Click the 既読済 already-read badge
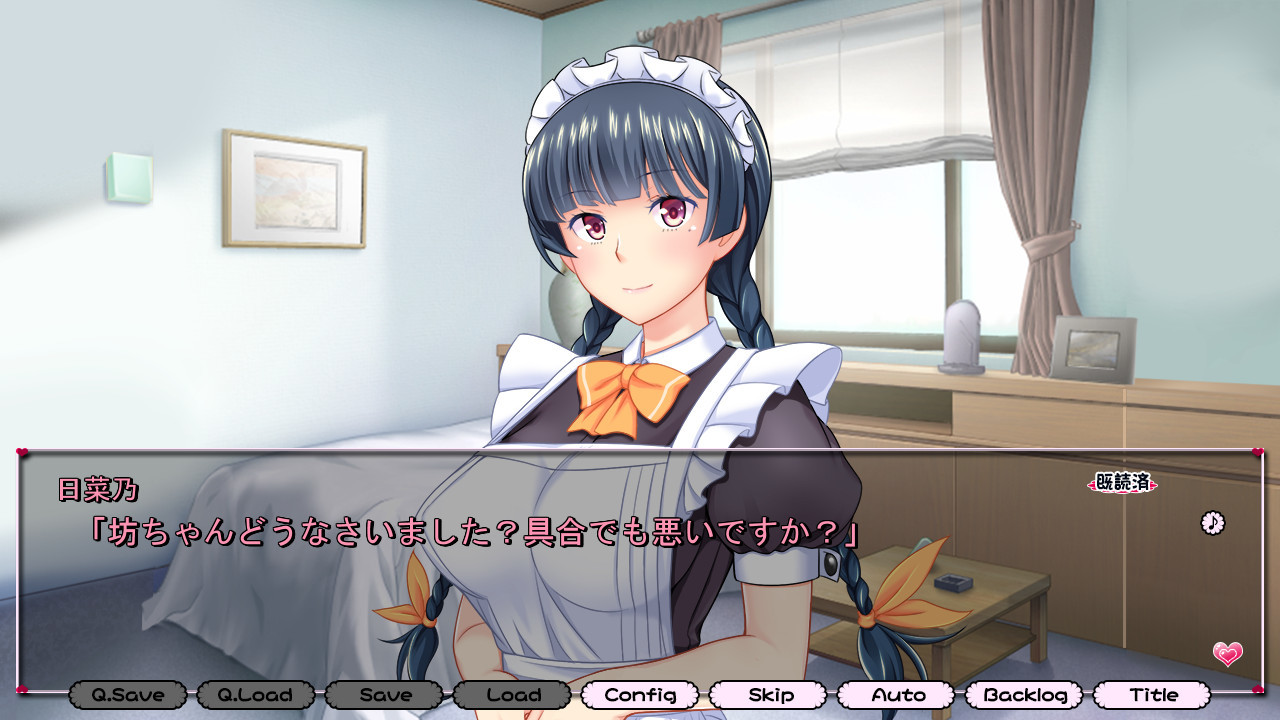The width and height of the screenshot is (1280, 720). [x=1122, y=483]
